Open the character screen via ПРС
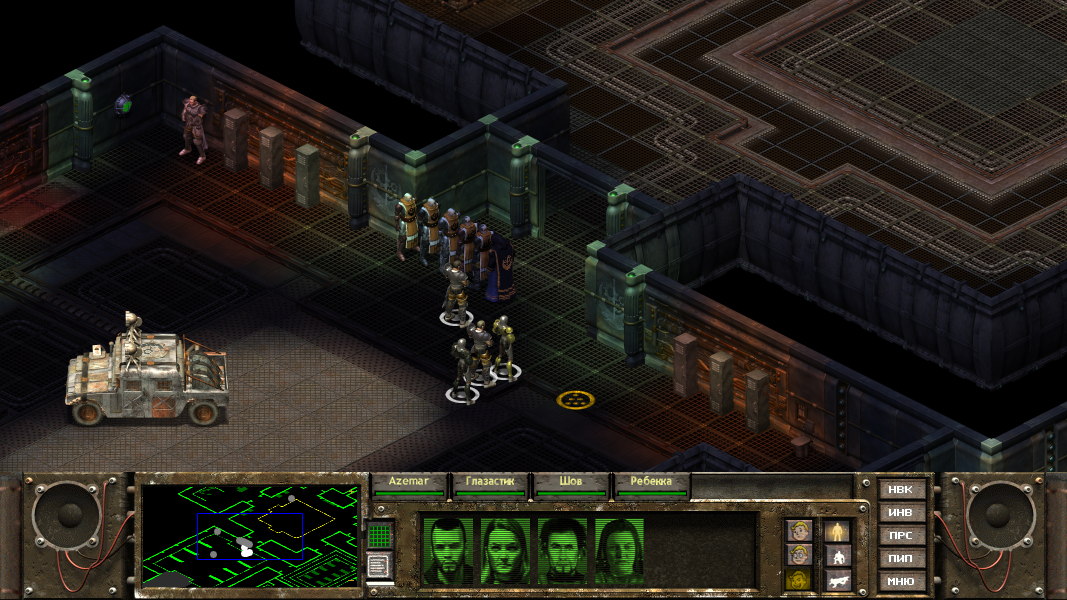This screenshot has height=600, width=1067. coord(901,536)
